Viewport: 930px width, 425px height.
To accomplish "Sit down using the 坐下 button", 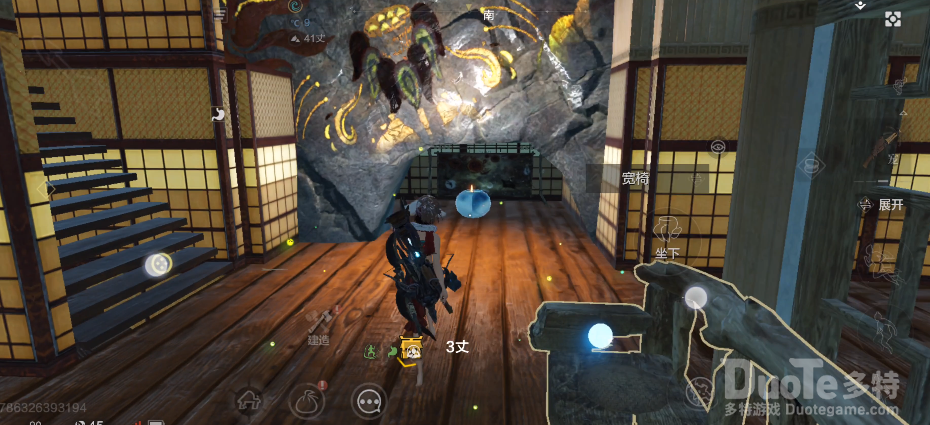I will [667, 236].
